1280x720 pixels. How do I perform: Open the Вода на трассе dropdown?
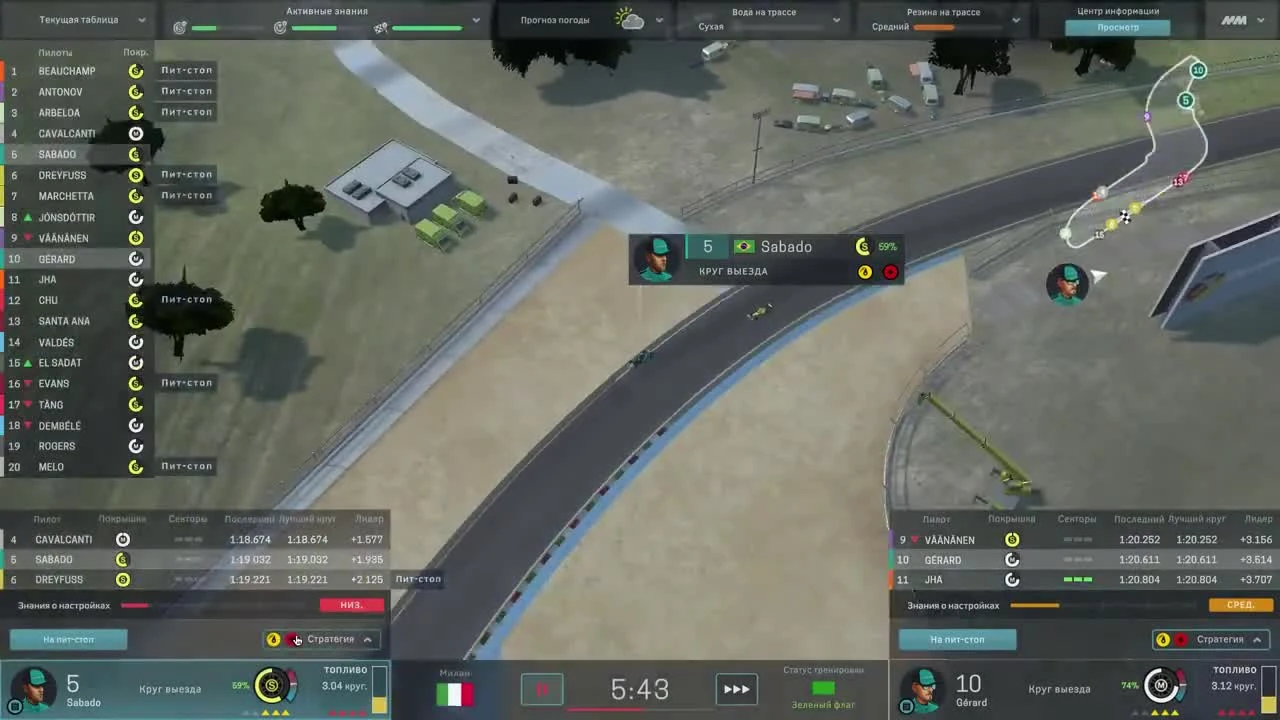click(x=836, y=19)
